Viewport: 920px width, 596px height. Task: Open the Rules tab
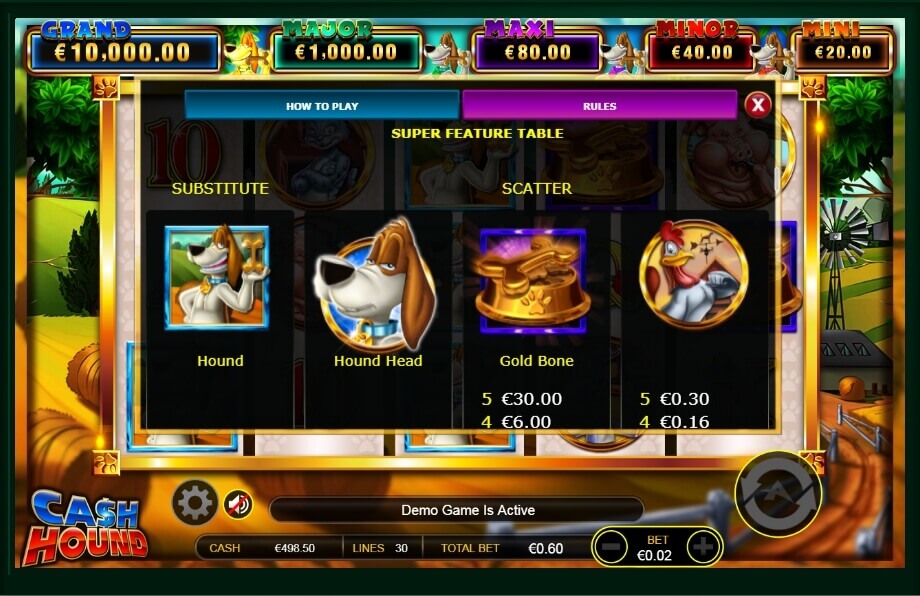599,105
